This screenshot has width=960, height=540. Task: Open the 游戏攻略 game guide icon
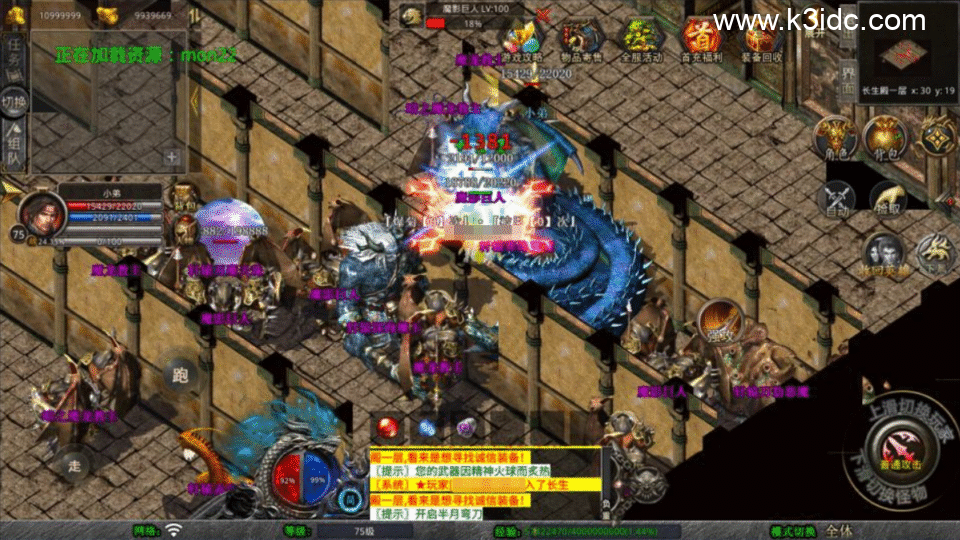(520, 38)
